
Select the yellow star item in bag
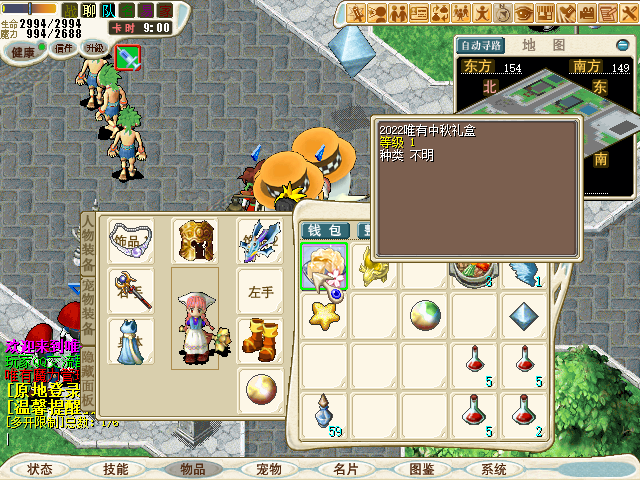pyautogui.click(x=324, y=316)
